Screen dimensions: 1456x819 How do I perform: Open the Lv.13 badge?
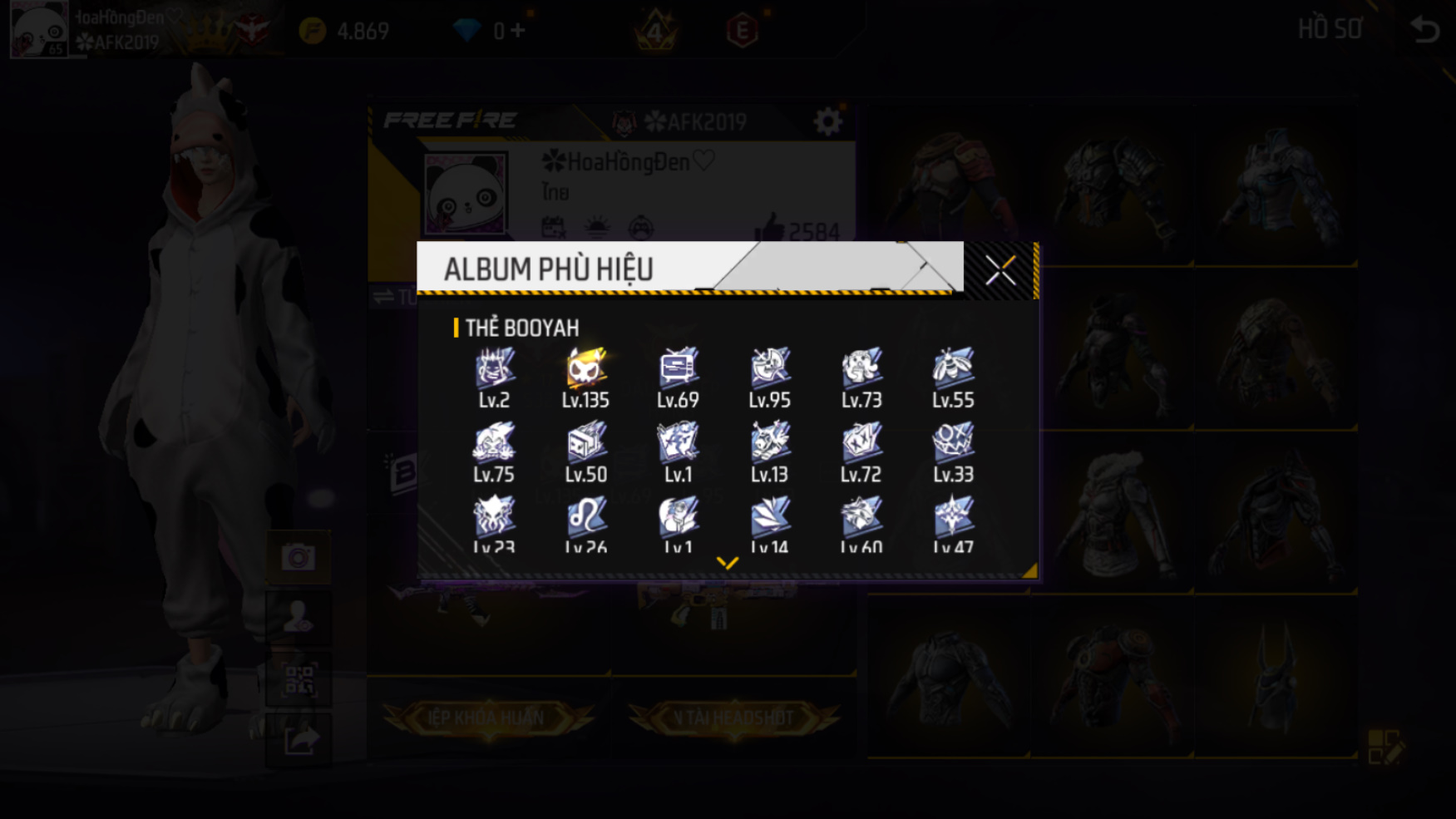click(769, 442)
